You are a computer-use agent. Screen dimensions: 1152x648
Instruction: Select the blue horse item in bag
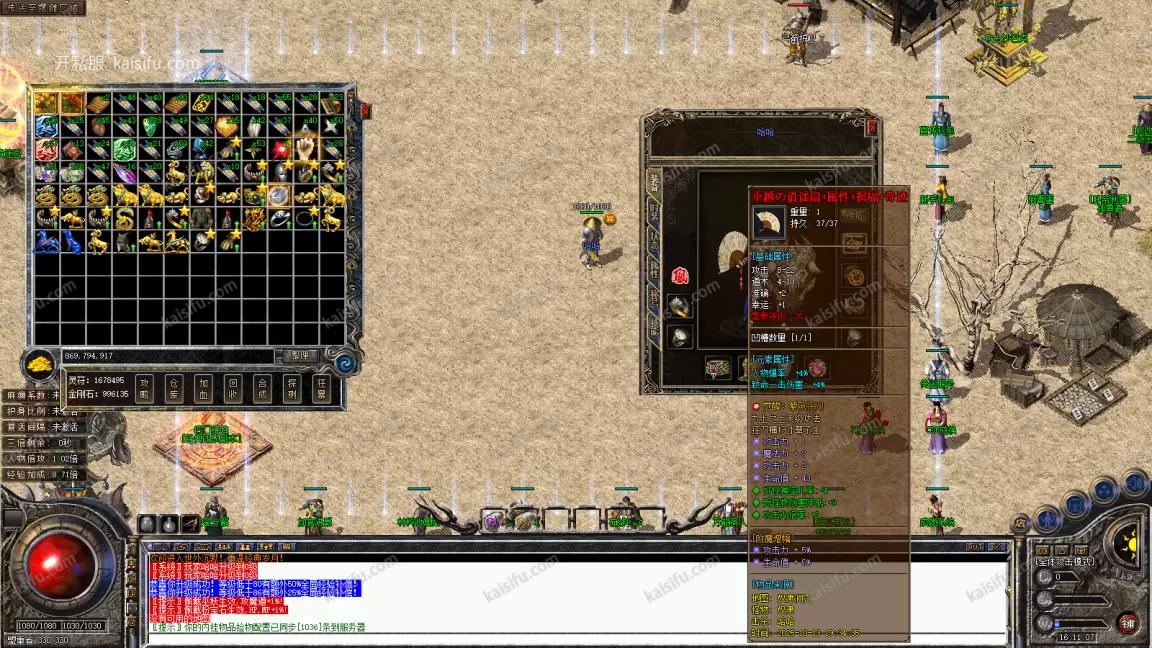46,241
